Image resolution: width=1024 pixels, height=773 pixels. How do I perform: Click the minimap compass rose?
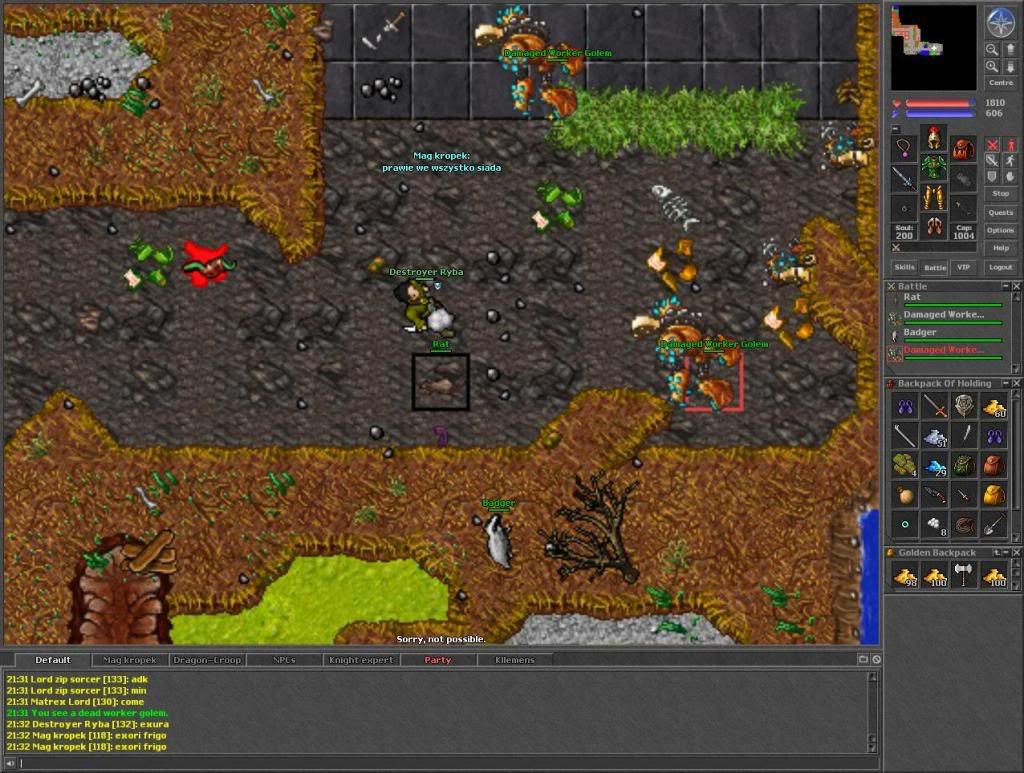point(1000,22)
